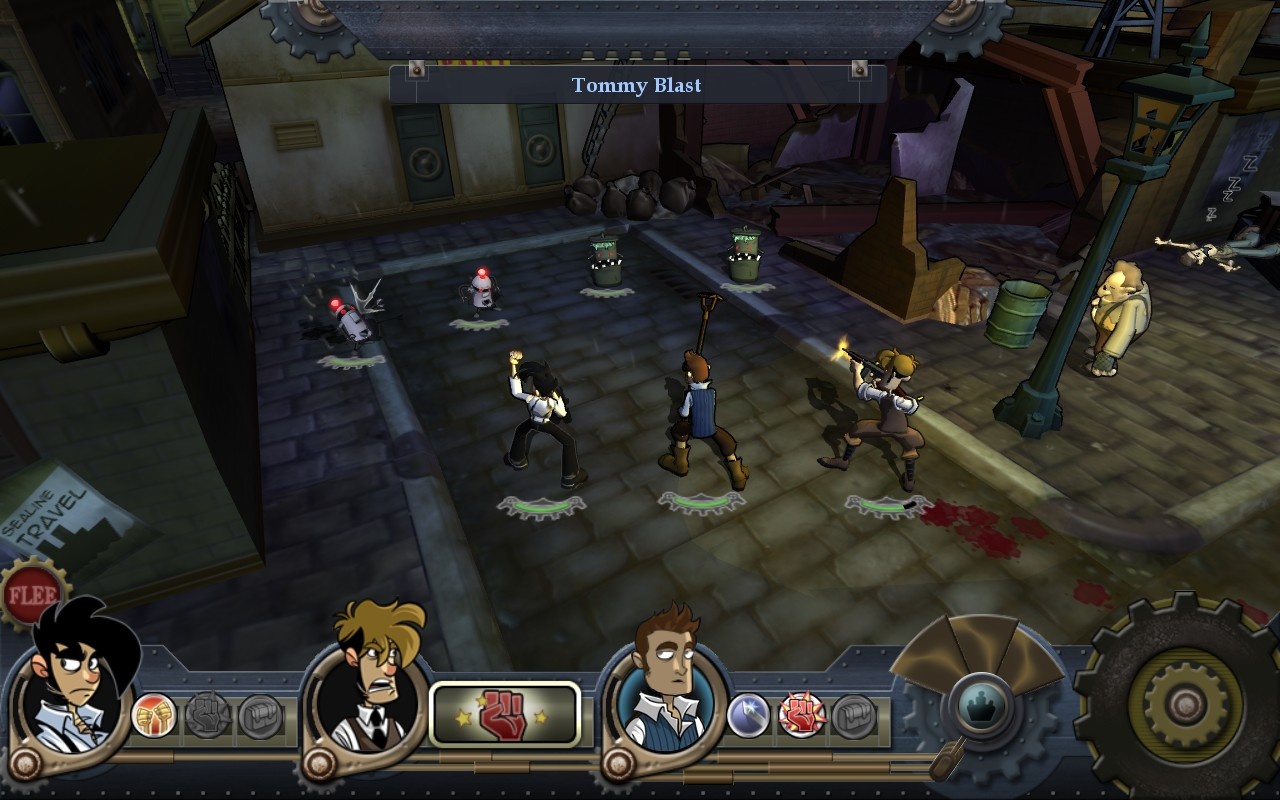Click the hero's red burst special attack icon

tap(803, 712)
